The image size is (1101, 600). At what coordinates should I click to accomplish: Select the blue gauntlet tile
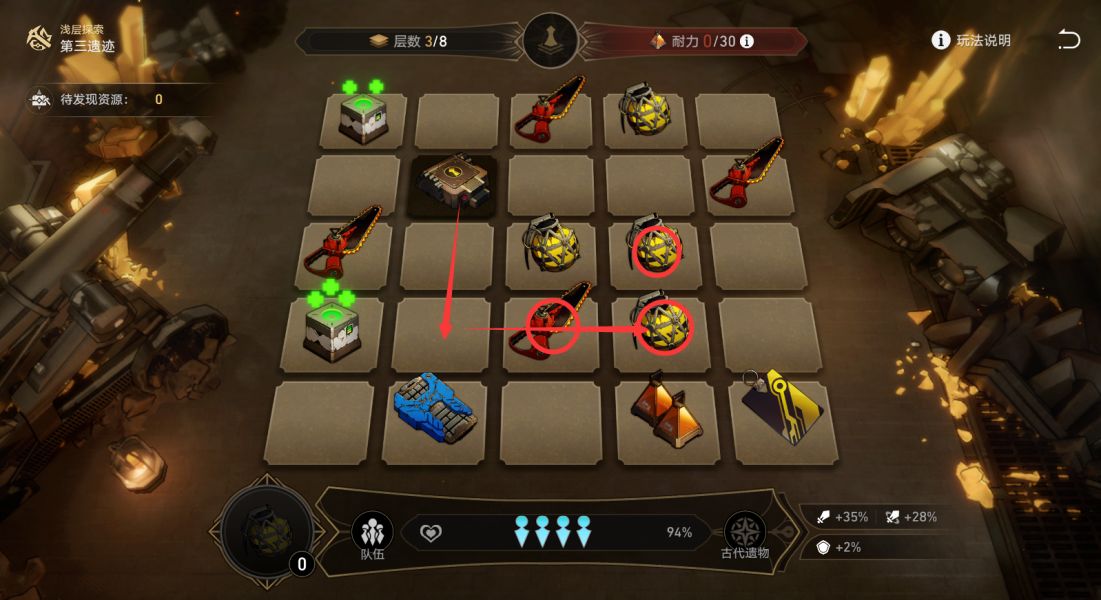click(x=435, y=408)
